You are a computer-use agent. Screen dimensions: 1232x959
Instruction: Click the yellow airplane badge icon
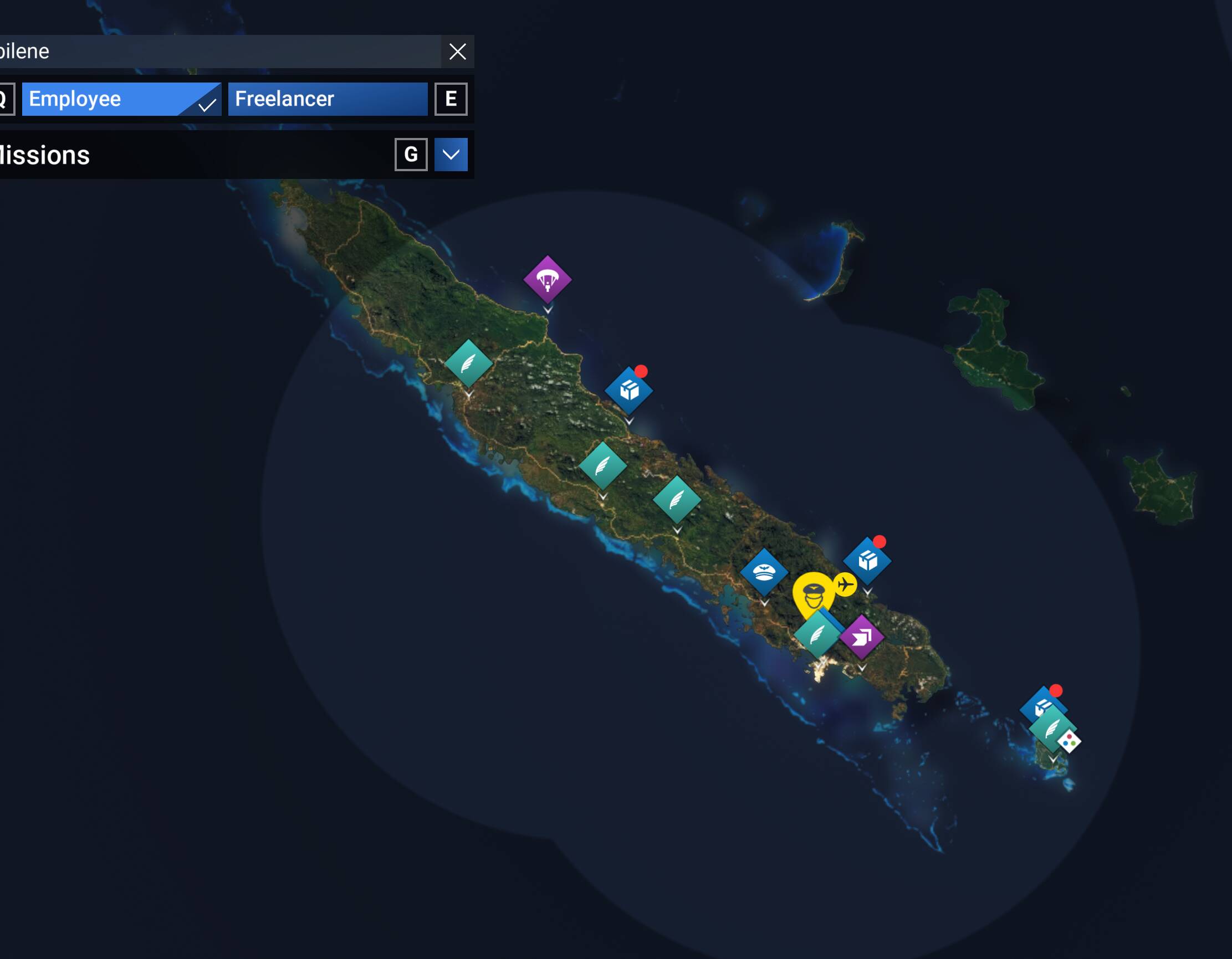(845, 584)
